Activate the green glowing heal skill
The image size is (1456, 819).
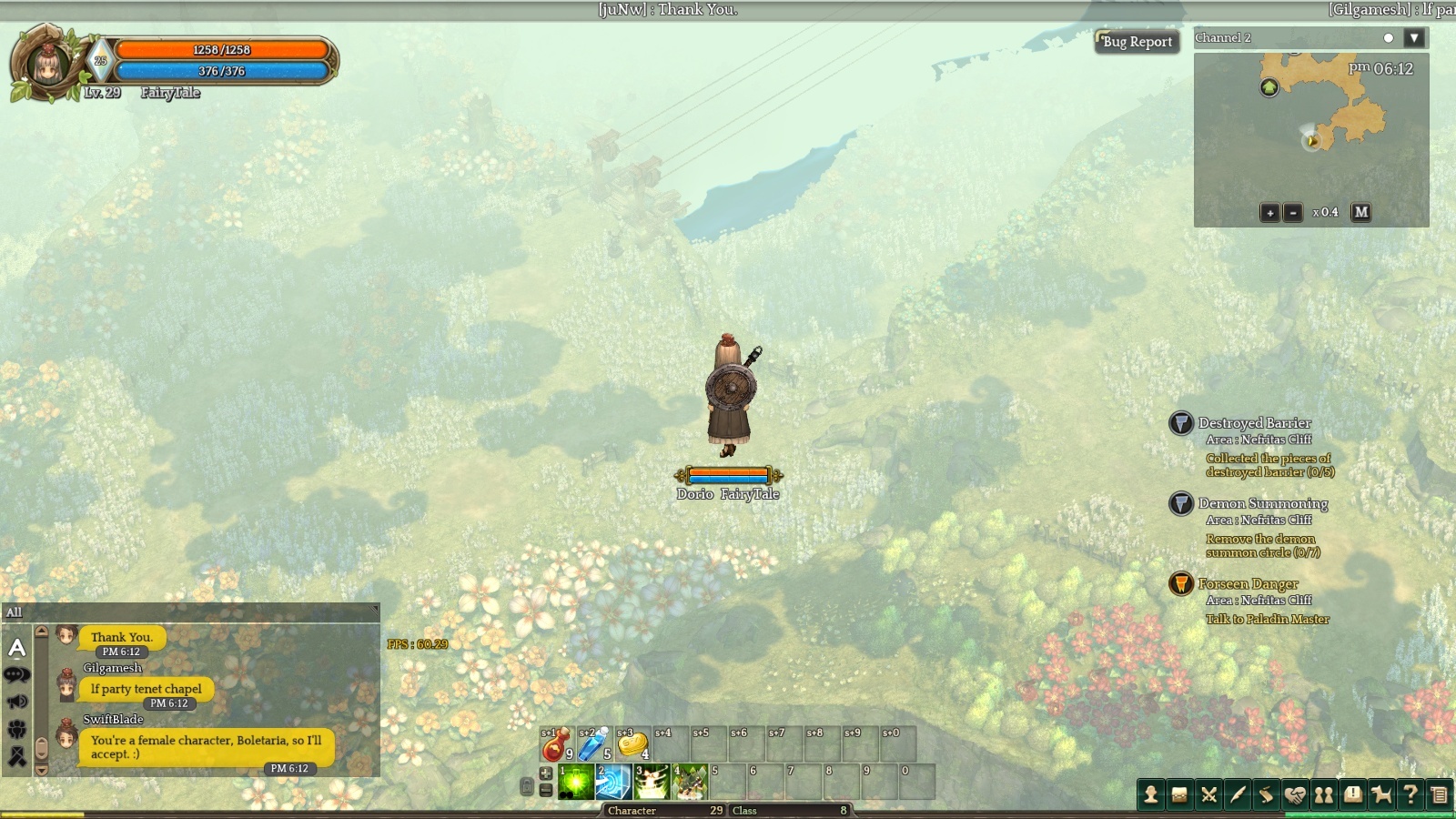[x=576, y=783]
